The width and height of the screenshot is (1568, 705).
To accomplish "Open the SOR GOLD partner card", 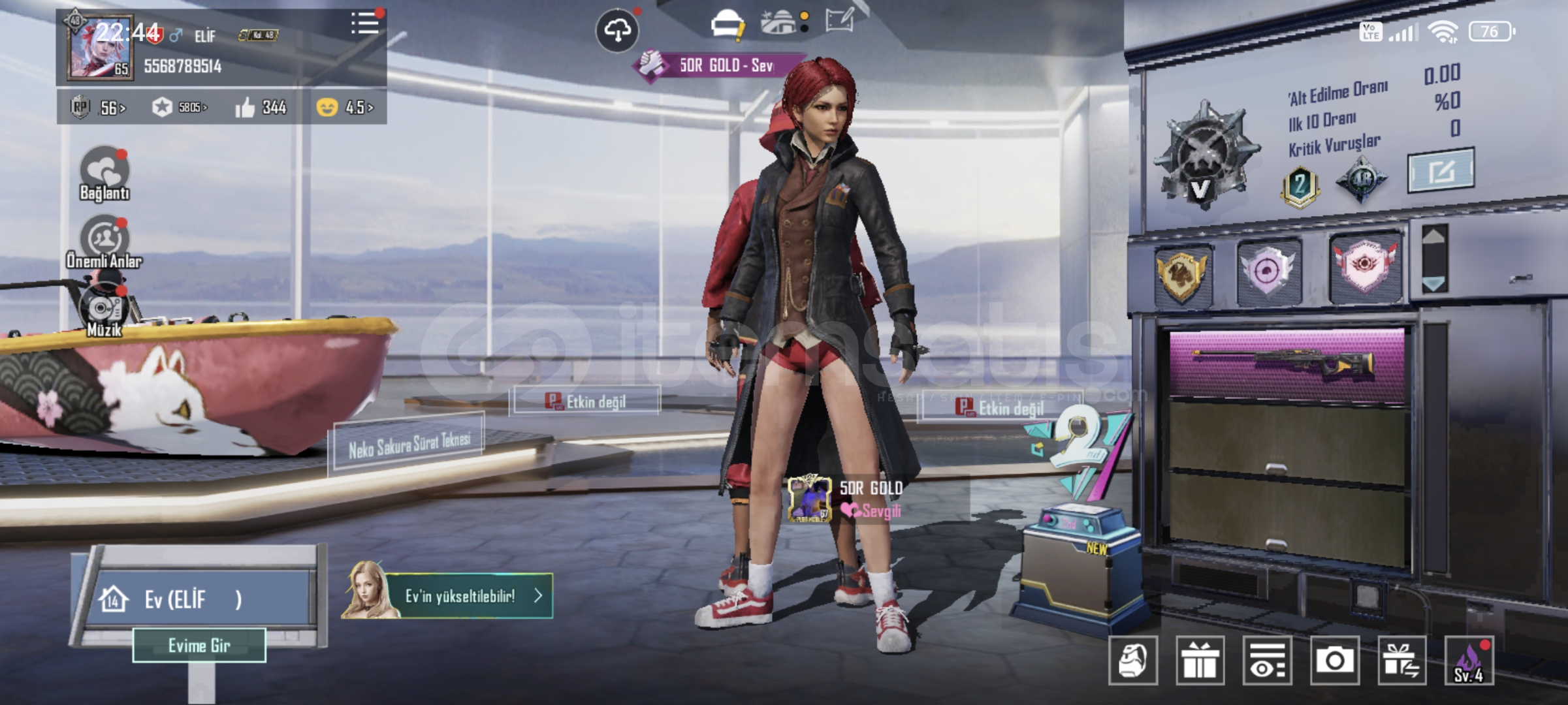I will (847, 498).
